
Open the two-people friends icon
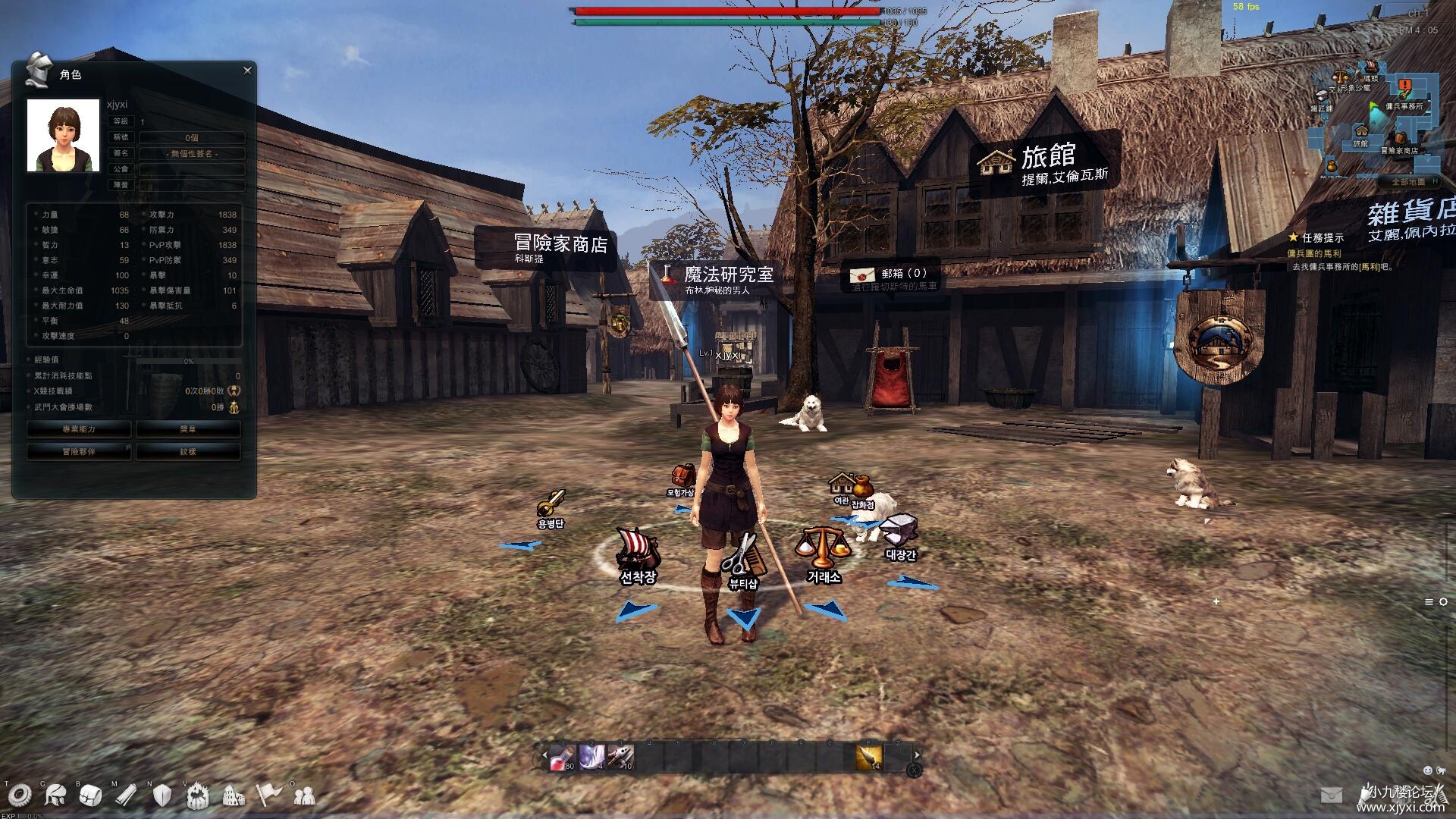[305, 795]
